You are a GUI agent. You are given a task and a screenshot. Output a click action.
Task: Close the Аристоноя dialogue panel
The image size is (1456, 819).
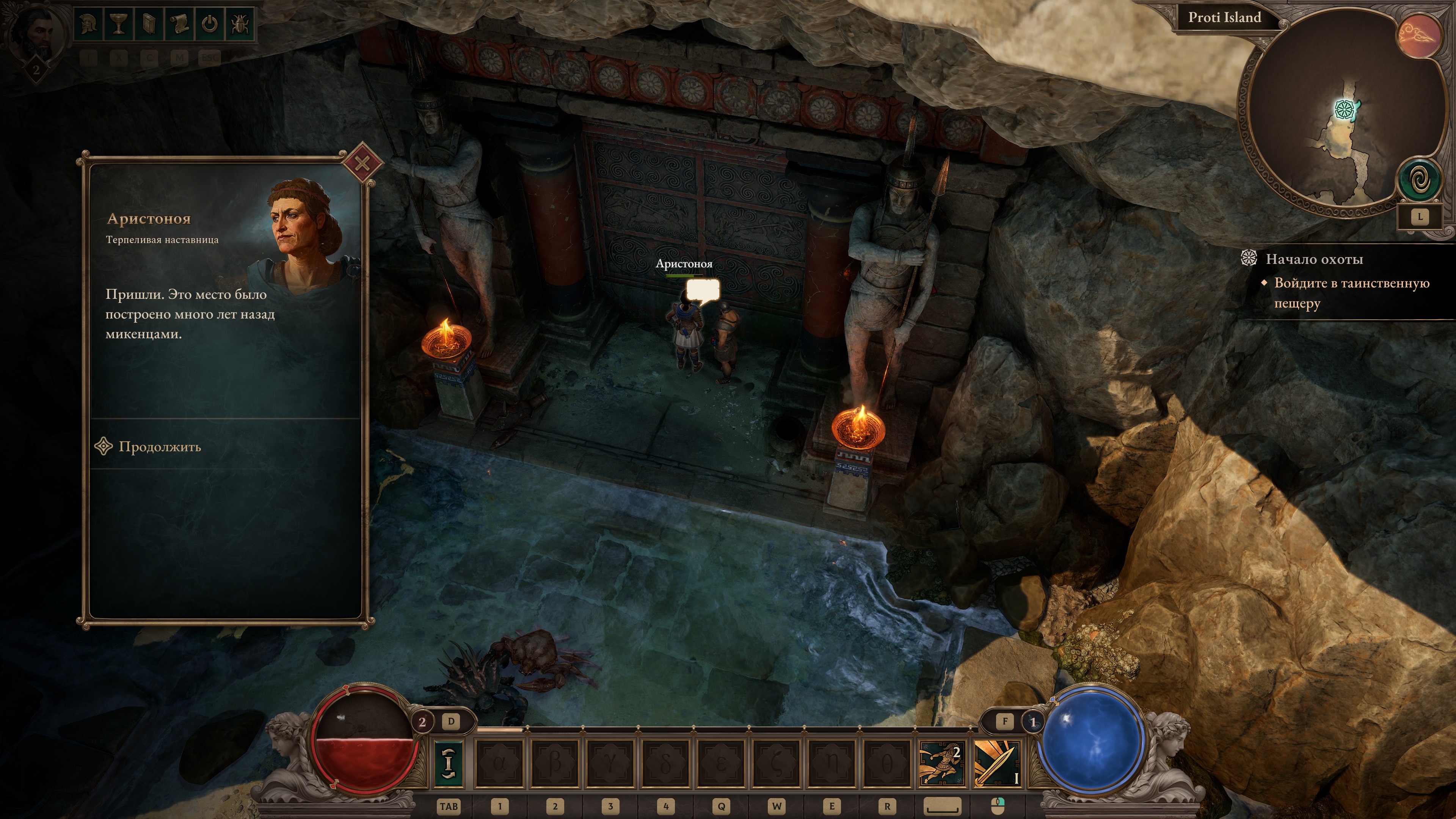[362, 164]
